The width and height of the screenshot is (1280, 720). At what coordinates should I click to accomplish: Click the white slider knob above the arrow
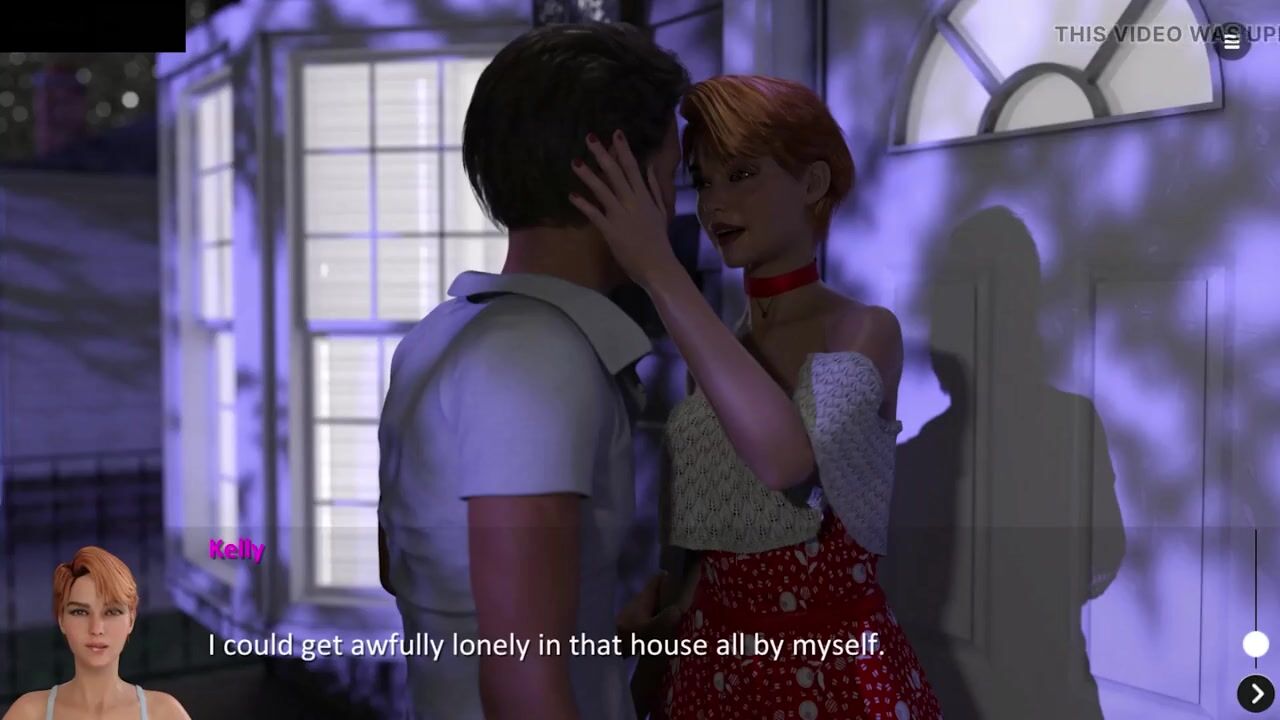1255,645
